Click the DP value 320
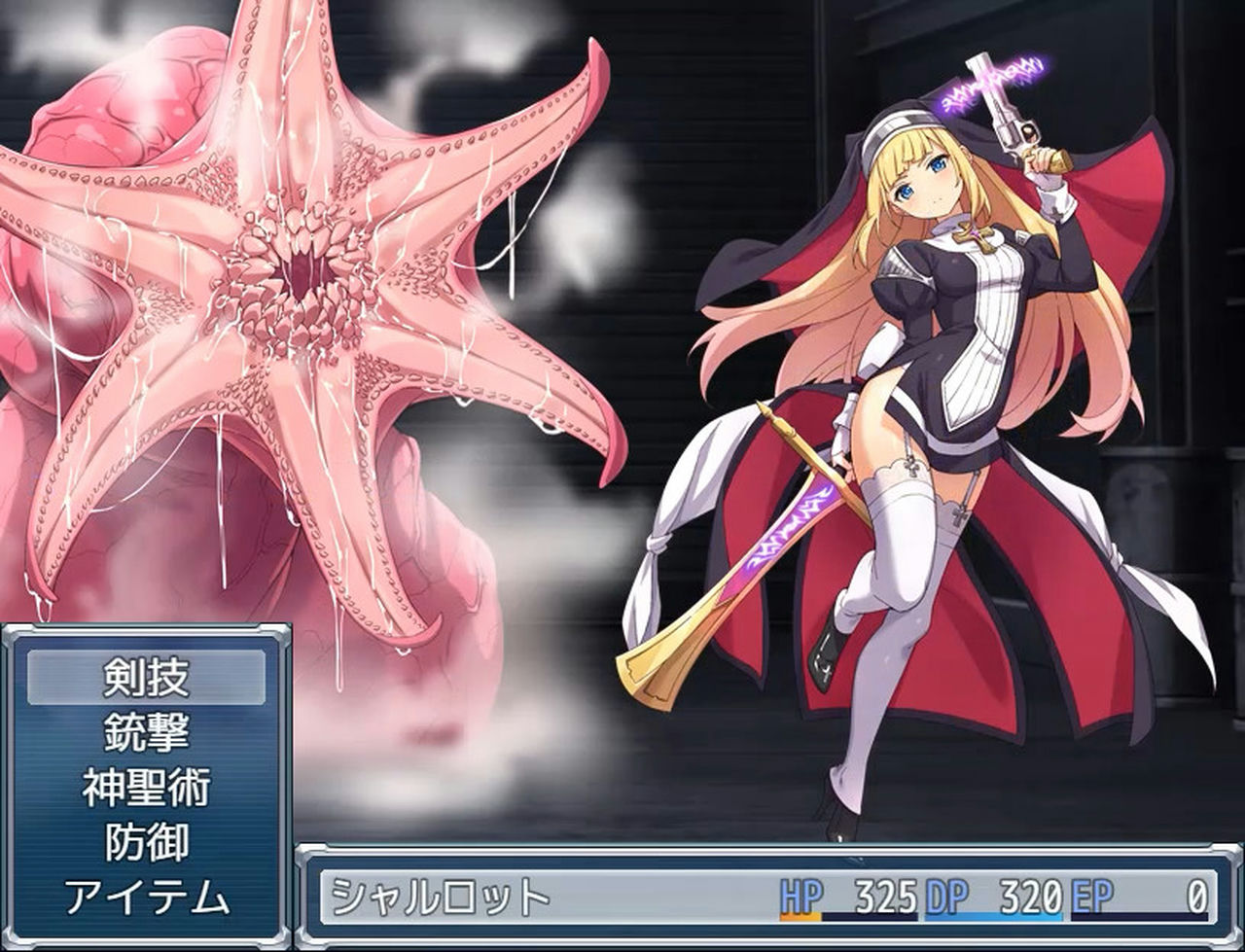The image size is (1245, 952). click(x=1028, y=894)
